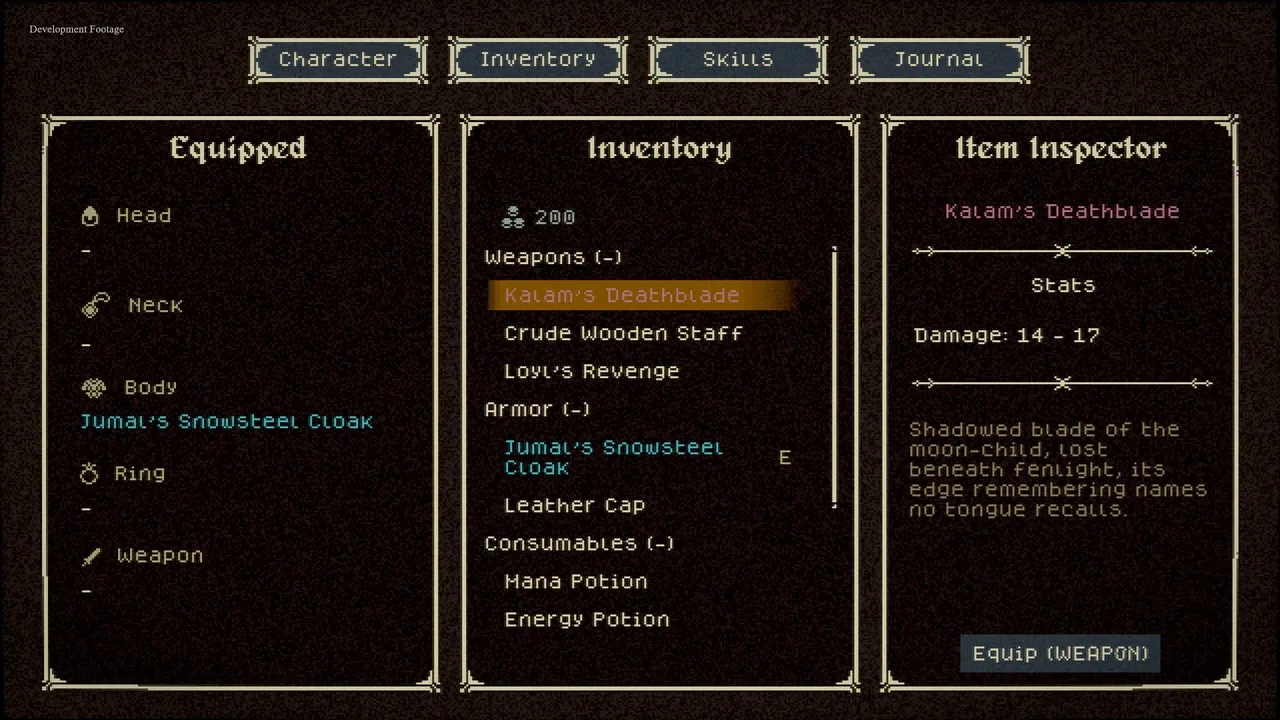The width and height of the screenshot is (1280, 720).
Task: Select Loyl's Revenge weapon
Action: click(x=591, y=372)
